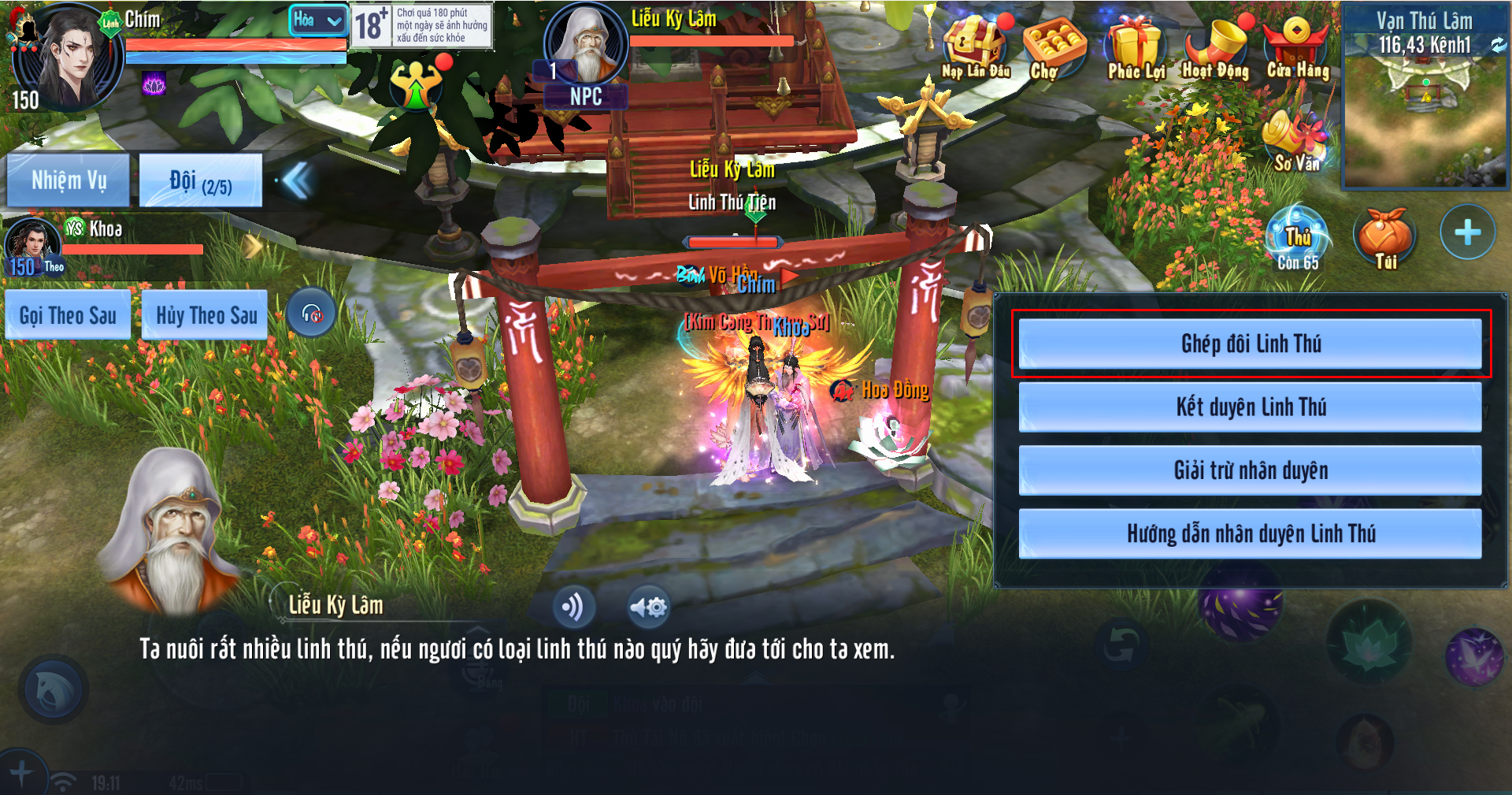
Task: Open the Nạp Lần Đầu treasure chest
Action: pos(974,46)
